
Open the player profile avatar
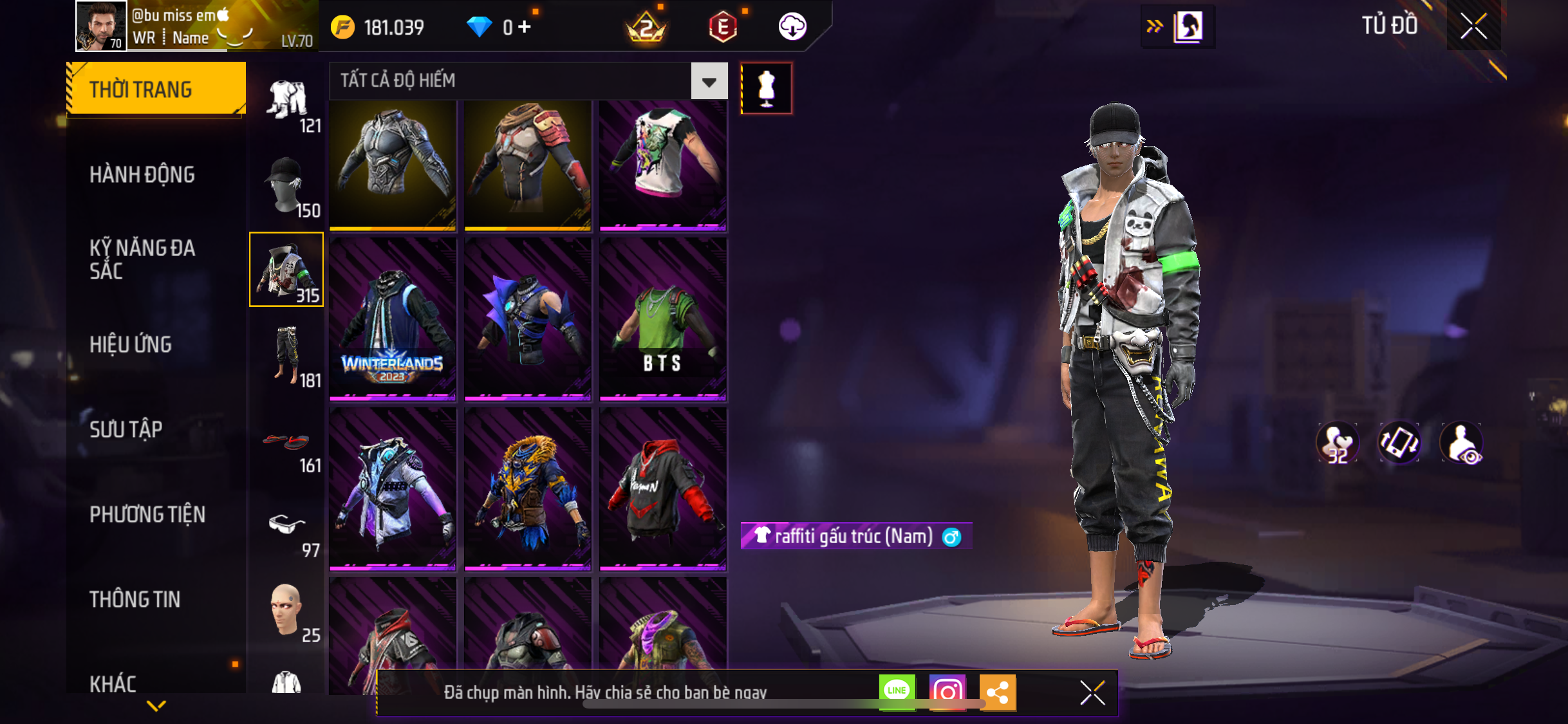[101, 26]
